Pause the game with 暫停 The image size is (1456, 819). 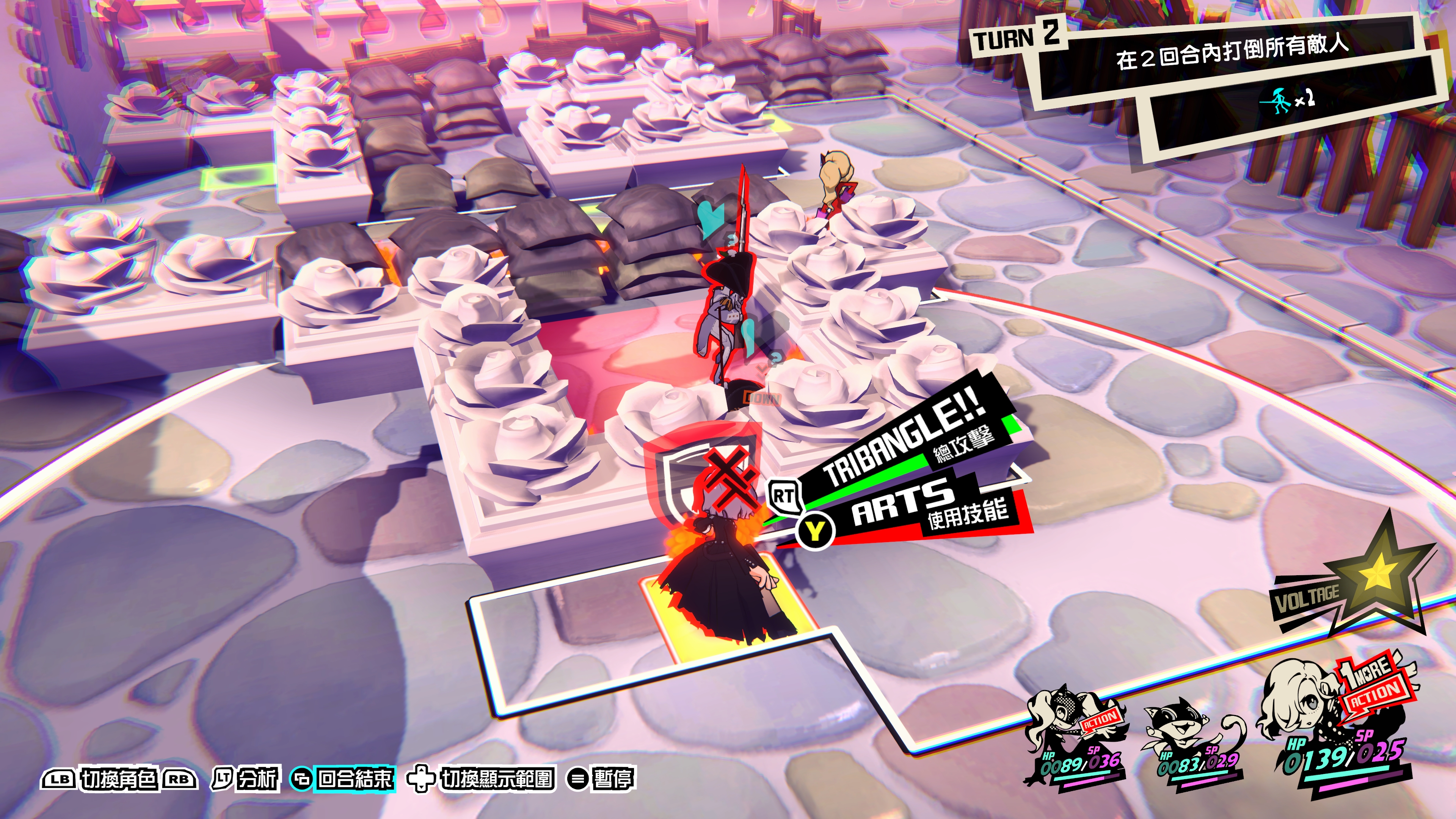tap(601, 779)
